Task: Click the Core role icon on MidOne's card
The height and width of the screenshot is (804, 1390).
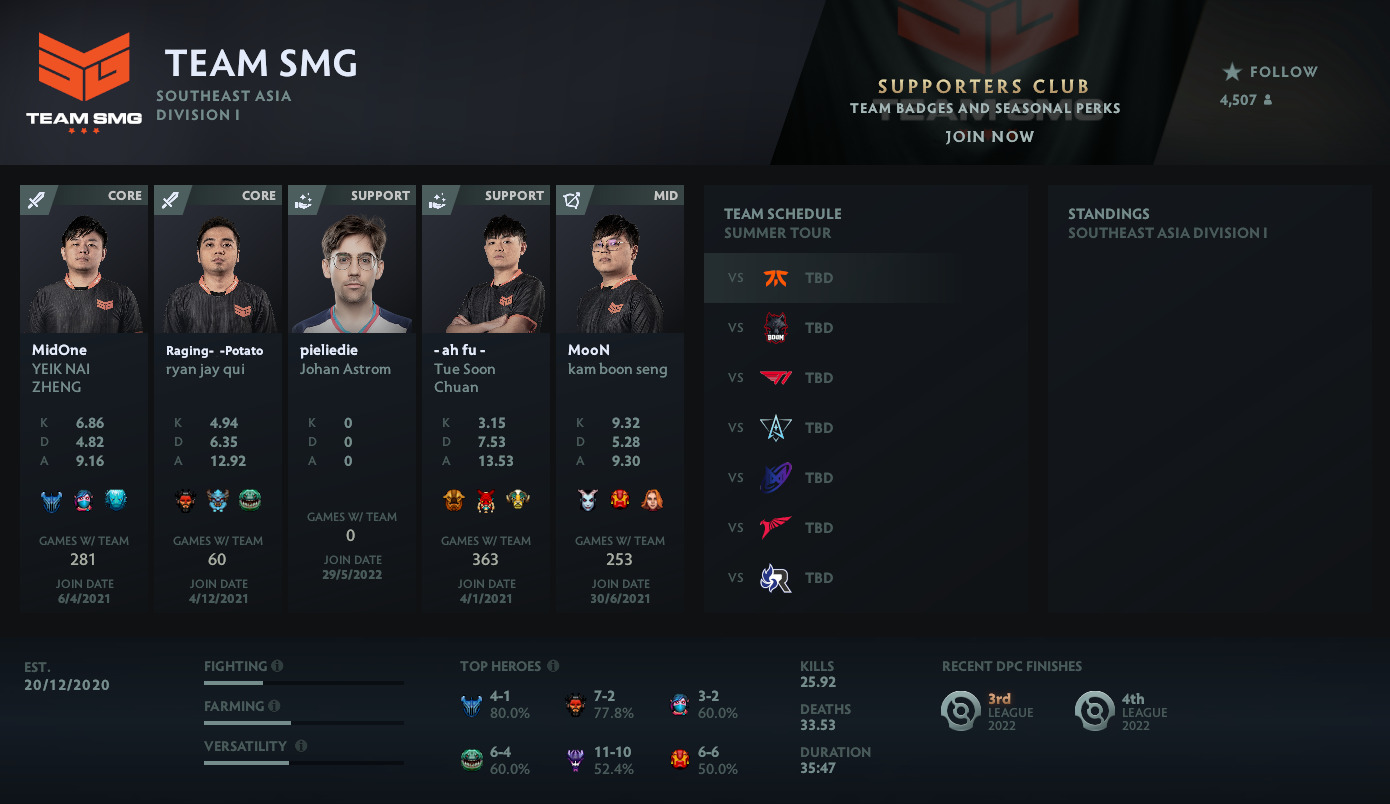Action: tap(36, 198)
